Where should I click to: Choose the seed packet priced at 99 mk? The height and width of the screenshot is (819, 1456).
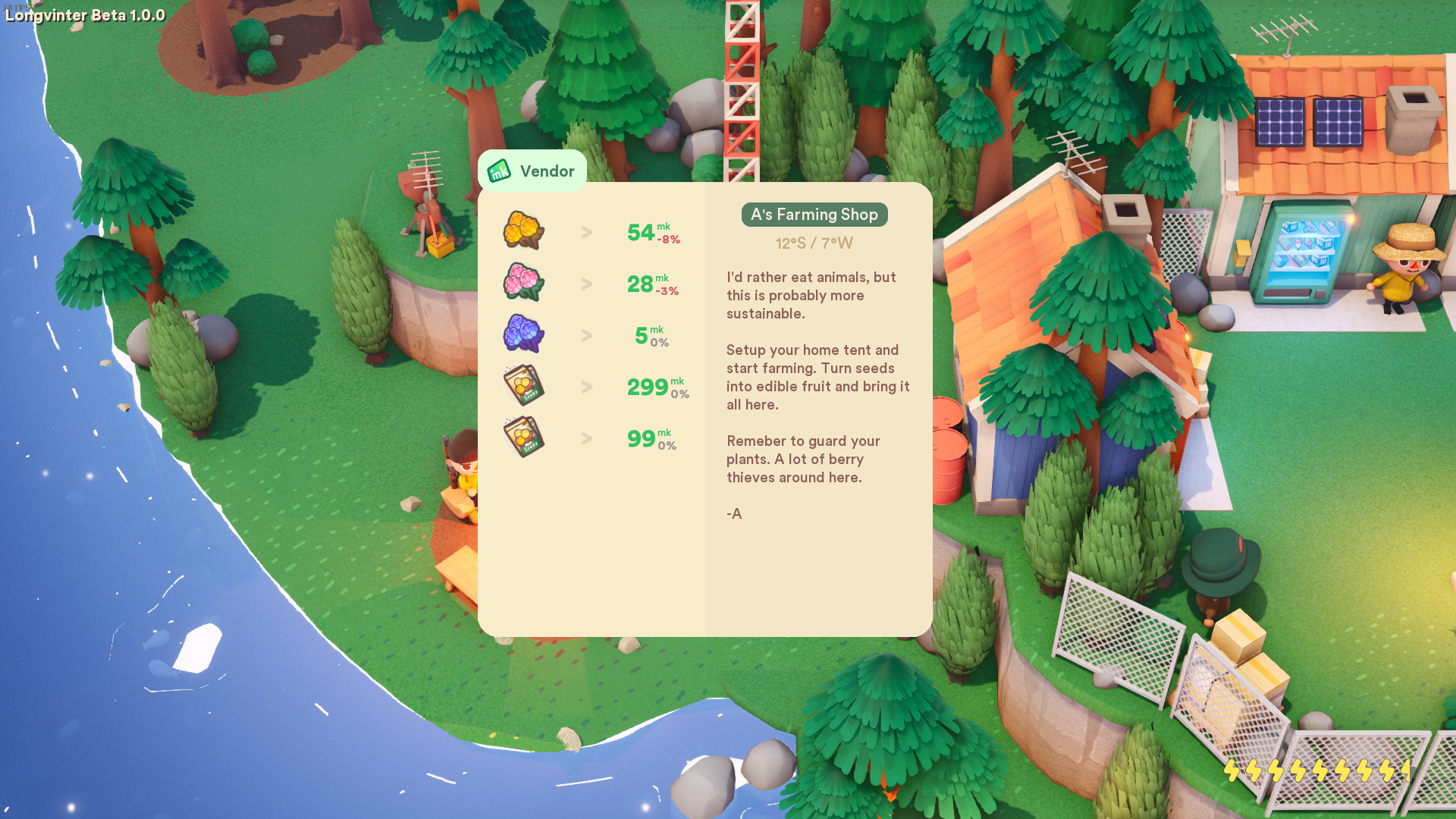pyautogui.click(x=523, y=437)
